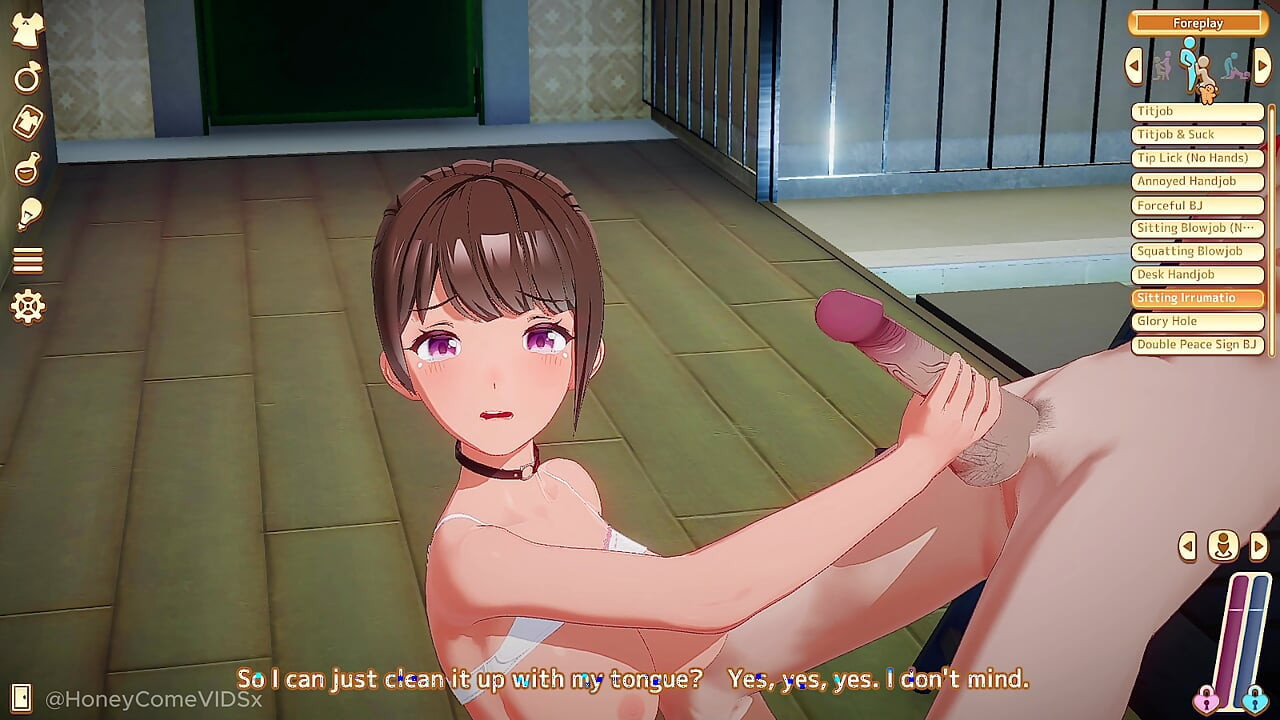Click the character viewpoint icon near the gauges
The width and height of the screenshot is (1280, 720).
coord(1223,548)
